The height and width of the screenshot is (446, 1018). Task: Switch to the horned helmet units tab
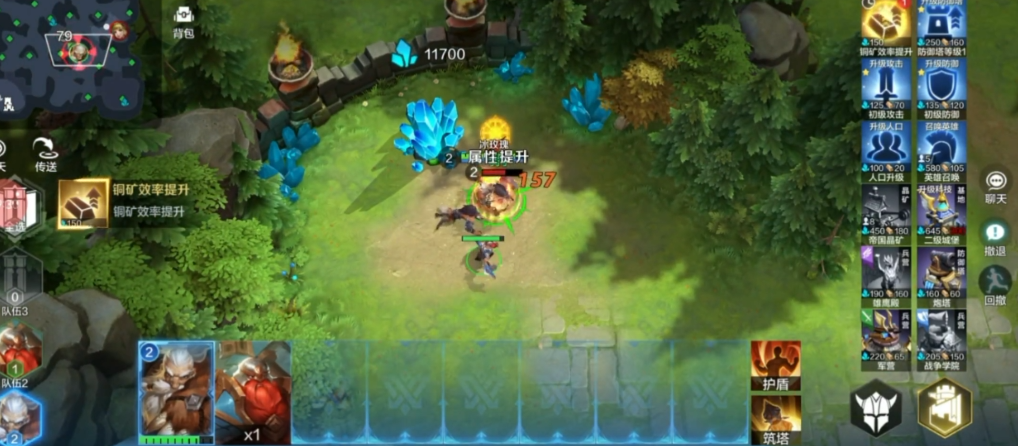(x=877, y=409)
